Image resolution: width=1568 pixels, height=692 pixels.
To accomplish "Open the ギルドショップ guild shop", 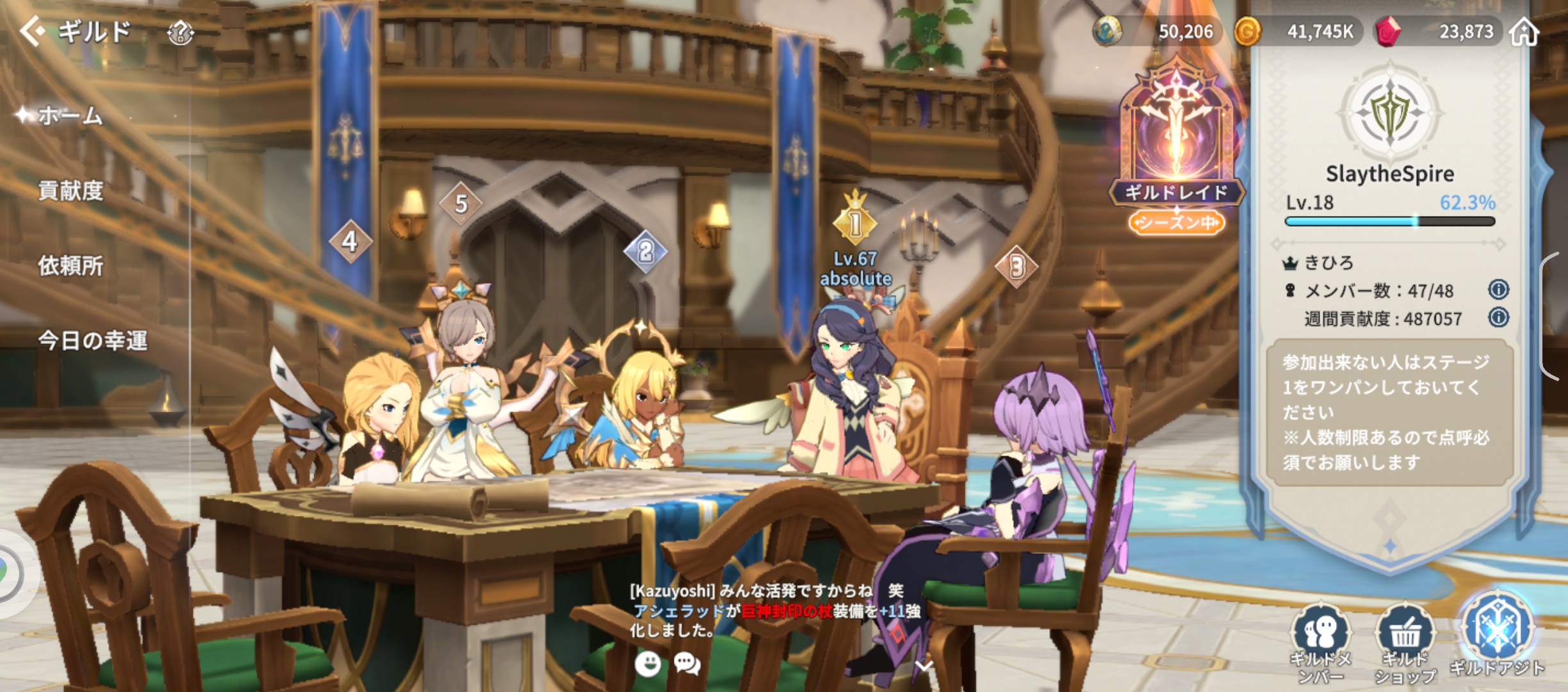I will (1405, 641).
